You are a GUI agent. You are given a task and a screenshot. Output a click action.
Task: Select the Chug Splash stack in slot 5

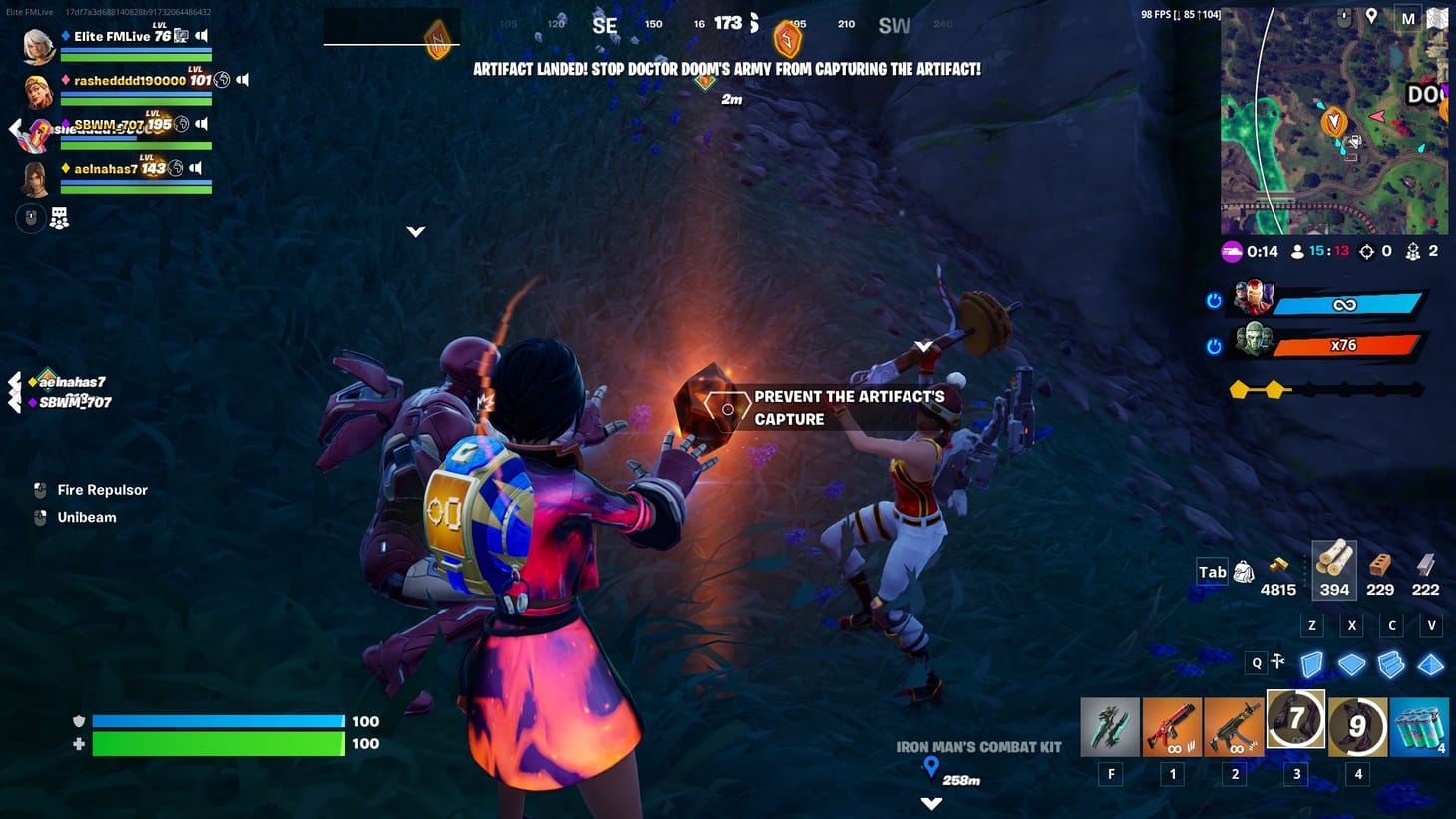tap(1419, 725)
